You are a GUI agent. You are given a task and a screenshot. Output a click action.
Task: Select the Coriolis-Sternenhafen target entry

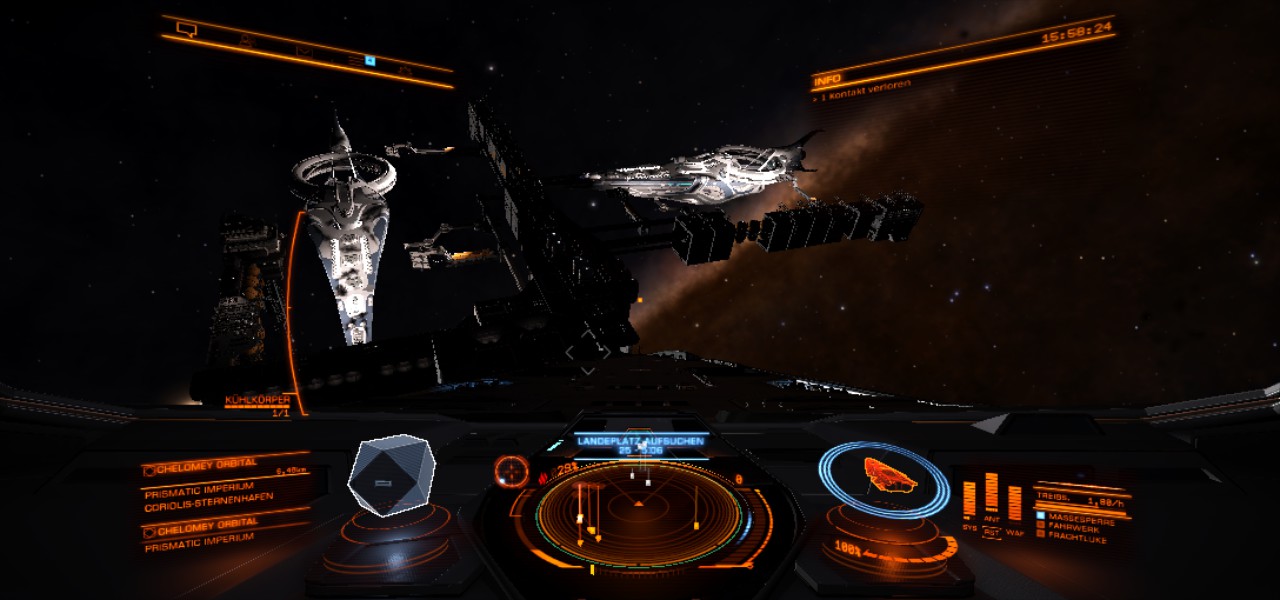[x=208, y=497]
